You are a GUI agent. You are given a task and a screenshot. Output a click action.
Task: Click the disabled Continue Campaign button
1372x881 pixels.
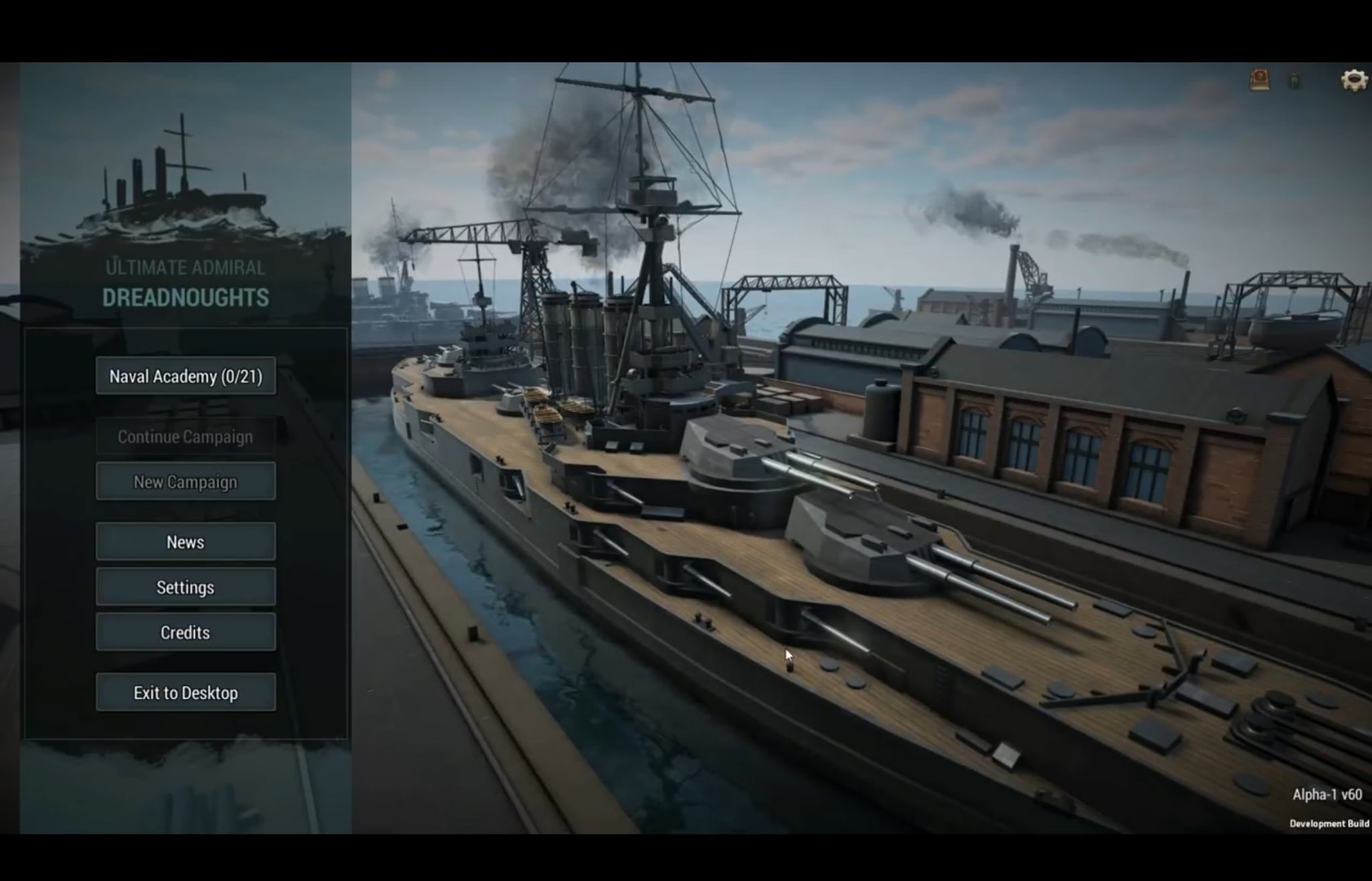(x=185, y=436)
